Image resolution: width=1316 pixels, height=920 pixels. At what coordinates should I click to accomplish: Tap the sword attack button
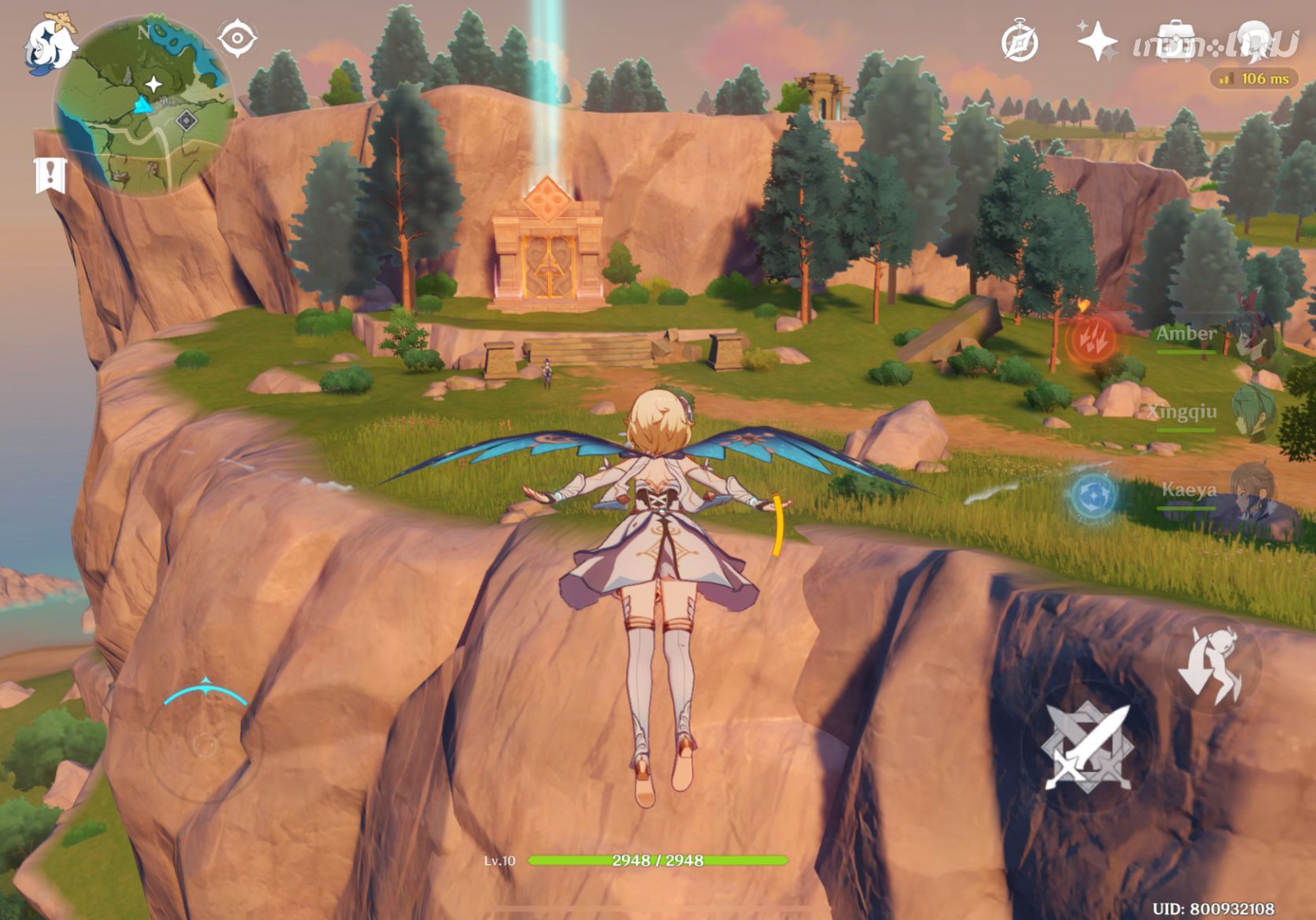[1087, 747]
